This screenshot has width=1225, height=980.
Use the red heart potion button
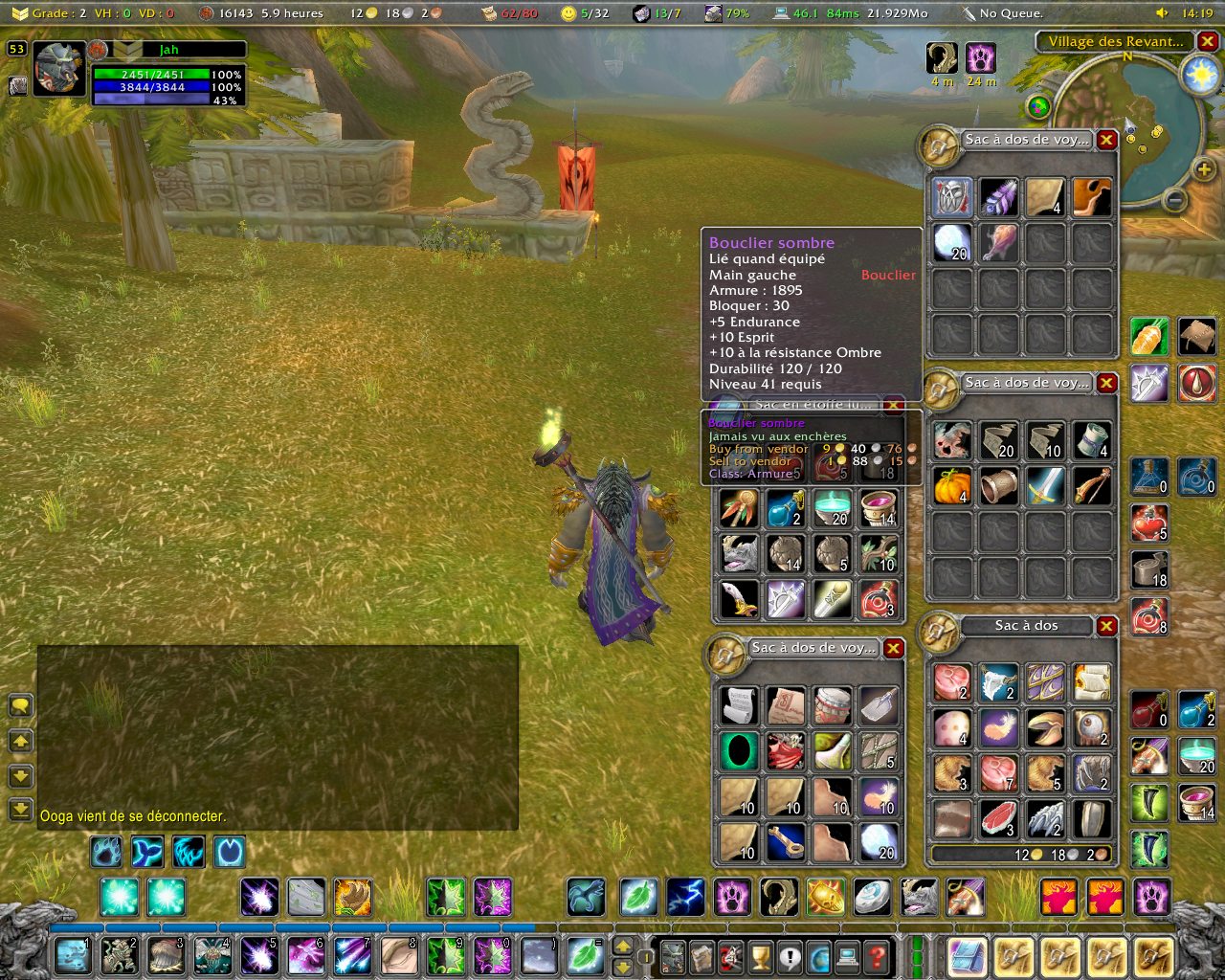(x=1148, y=523)
